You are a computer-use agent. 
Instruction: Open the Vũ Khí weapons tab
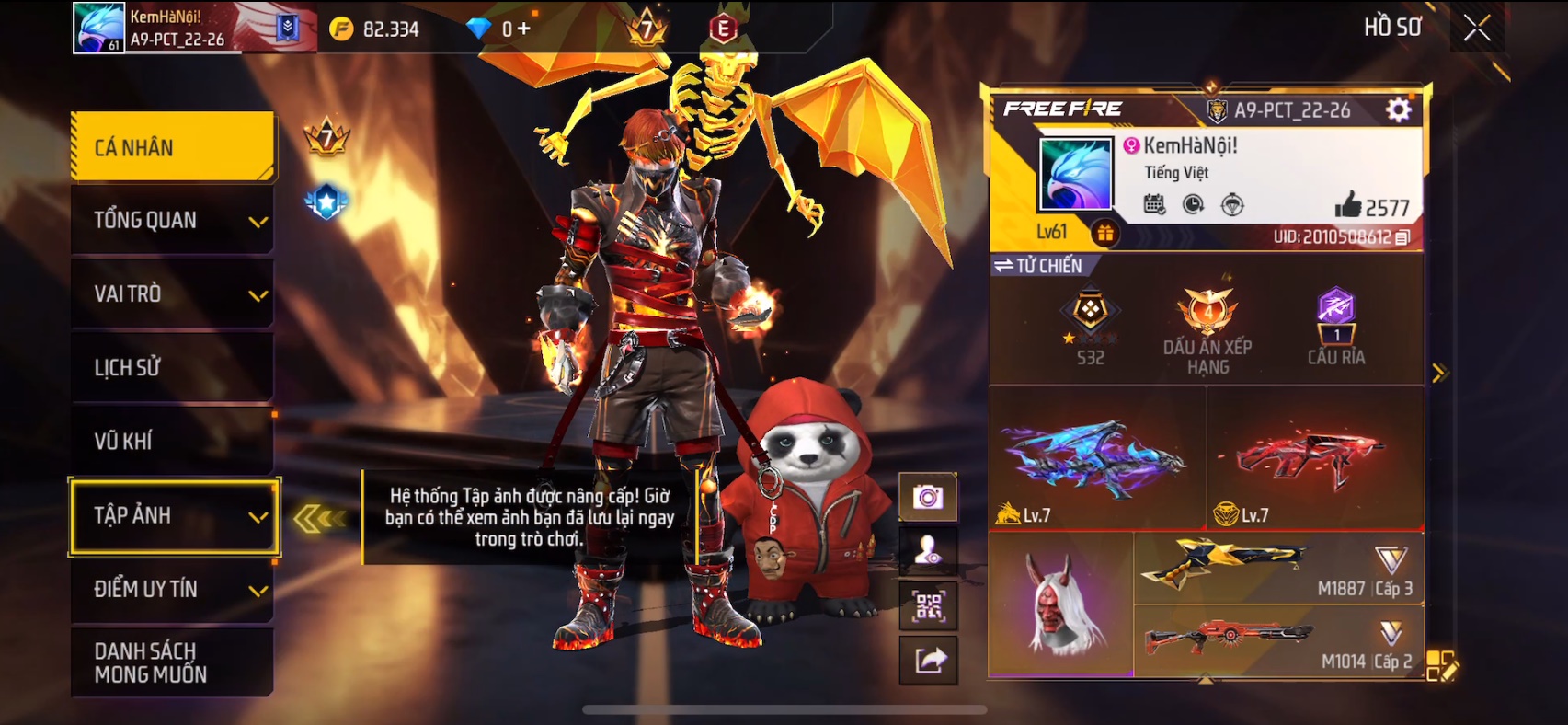click(173, 442)
